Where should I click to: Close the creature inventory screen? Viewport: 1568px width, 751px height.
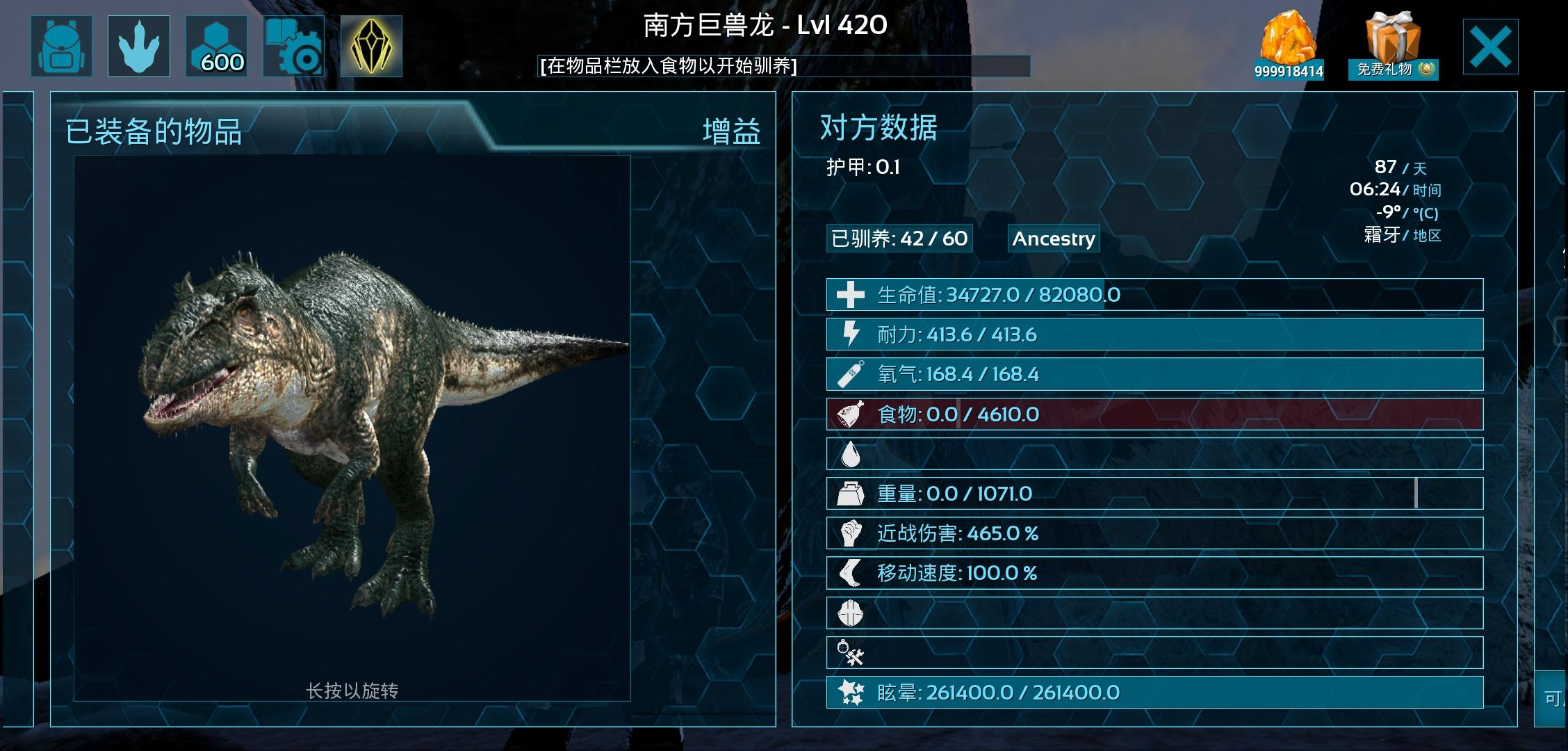pos(1490,47)
